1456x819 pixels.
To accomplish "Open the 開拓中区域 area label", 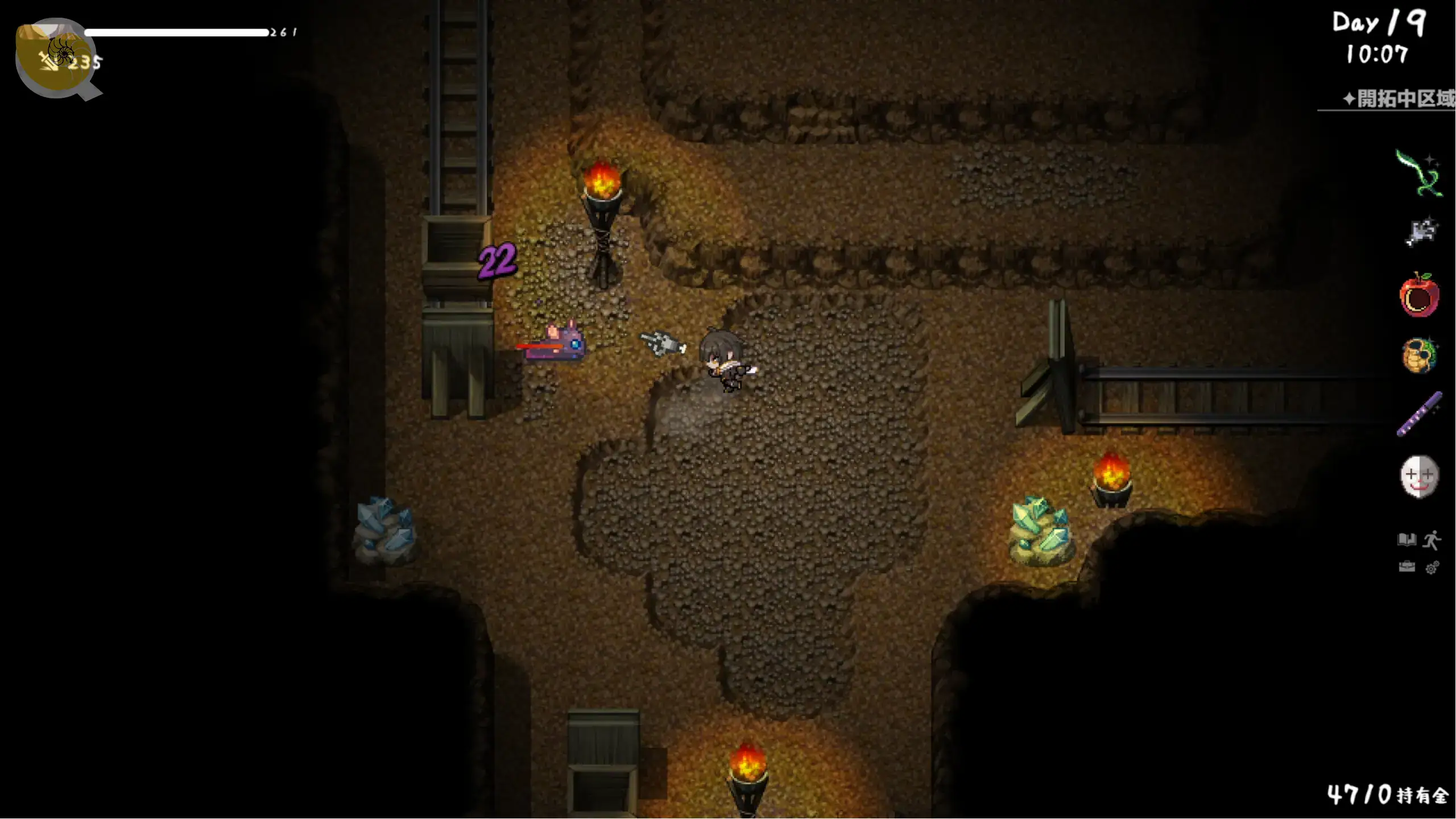I will click(x=1398, y=99).
